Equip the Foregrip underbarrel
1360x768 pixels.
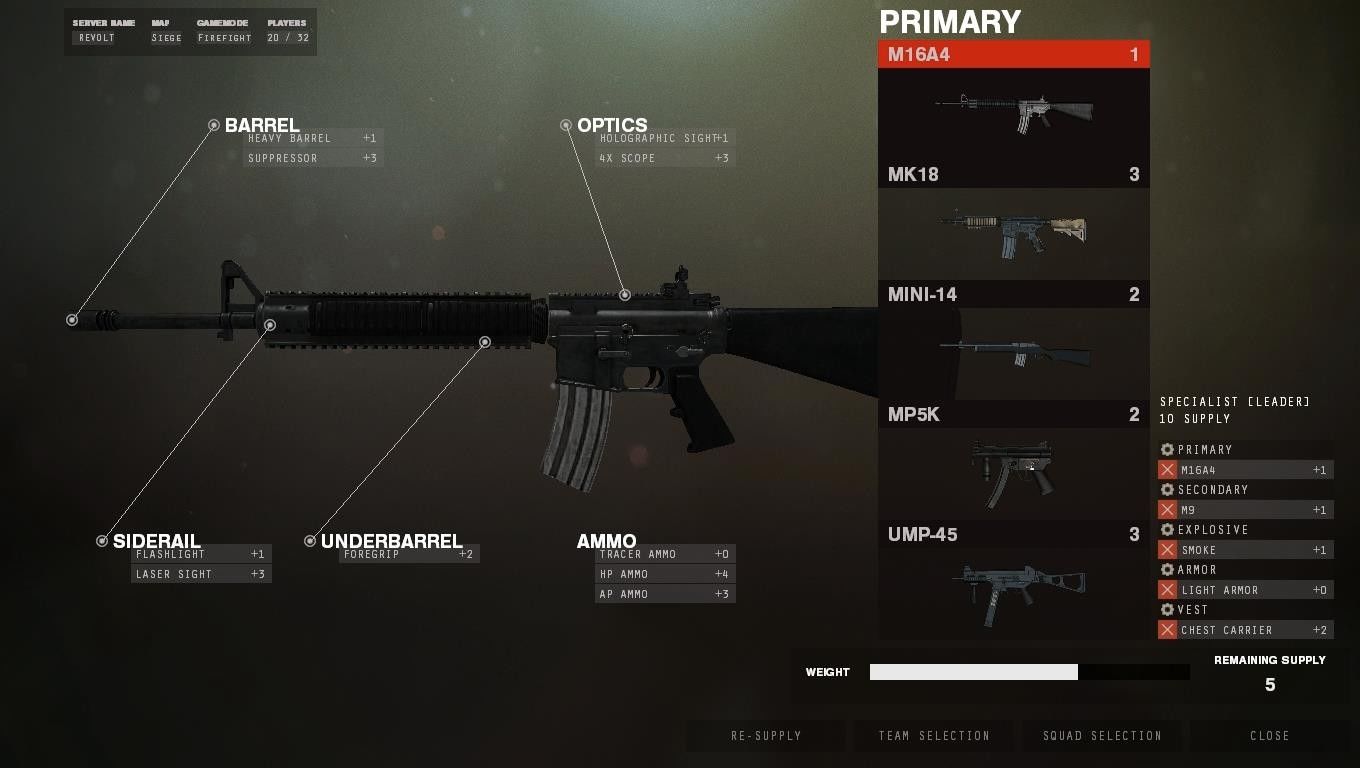click(409, 554)
